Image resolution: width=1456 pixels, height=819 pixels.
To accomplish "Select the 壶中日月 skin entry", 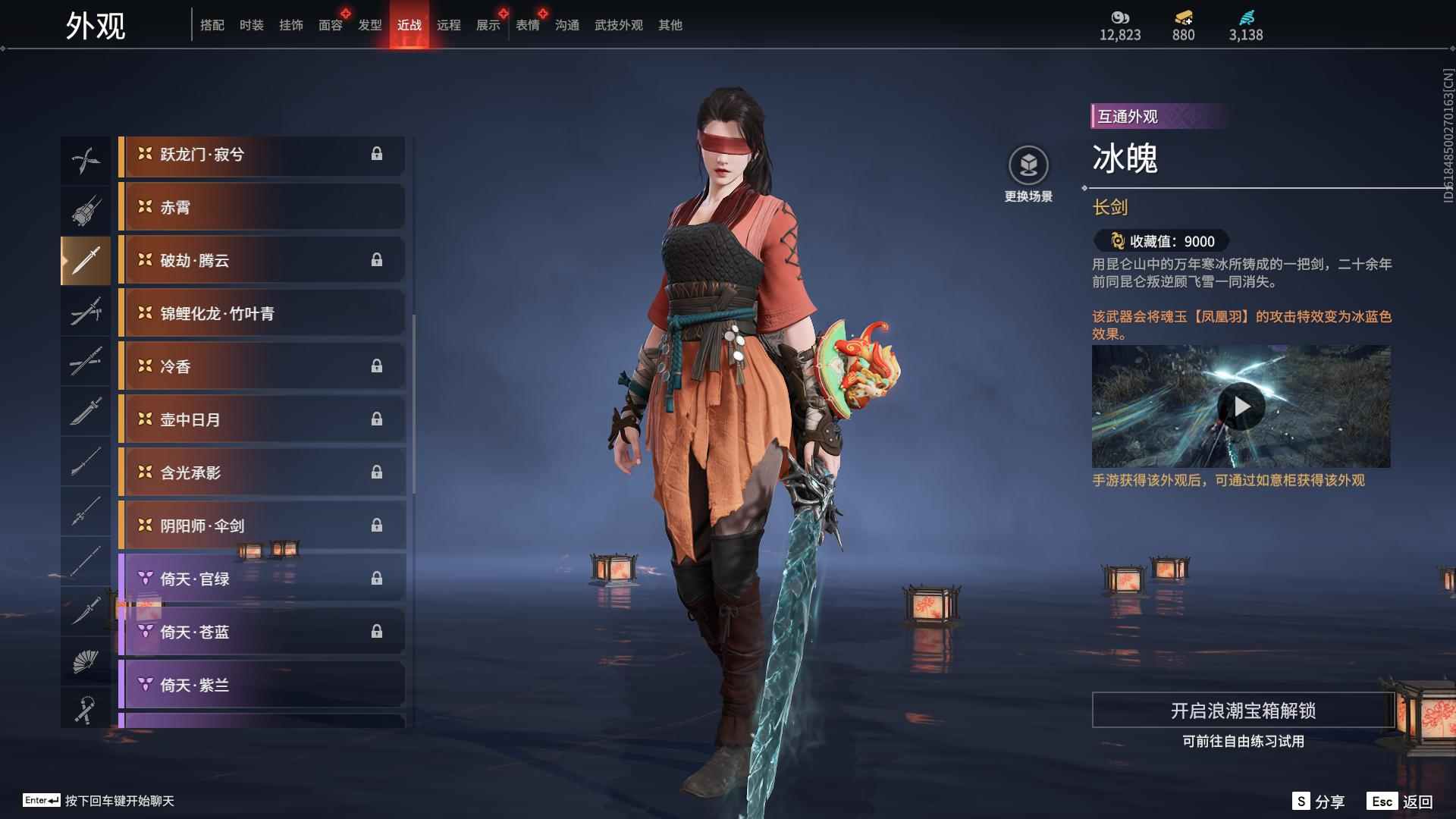I will click(x=262, y=419).
